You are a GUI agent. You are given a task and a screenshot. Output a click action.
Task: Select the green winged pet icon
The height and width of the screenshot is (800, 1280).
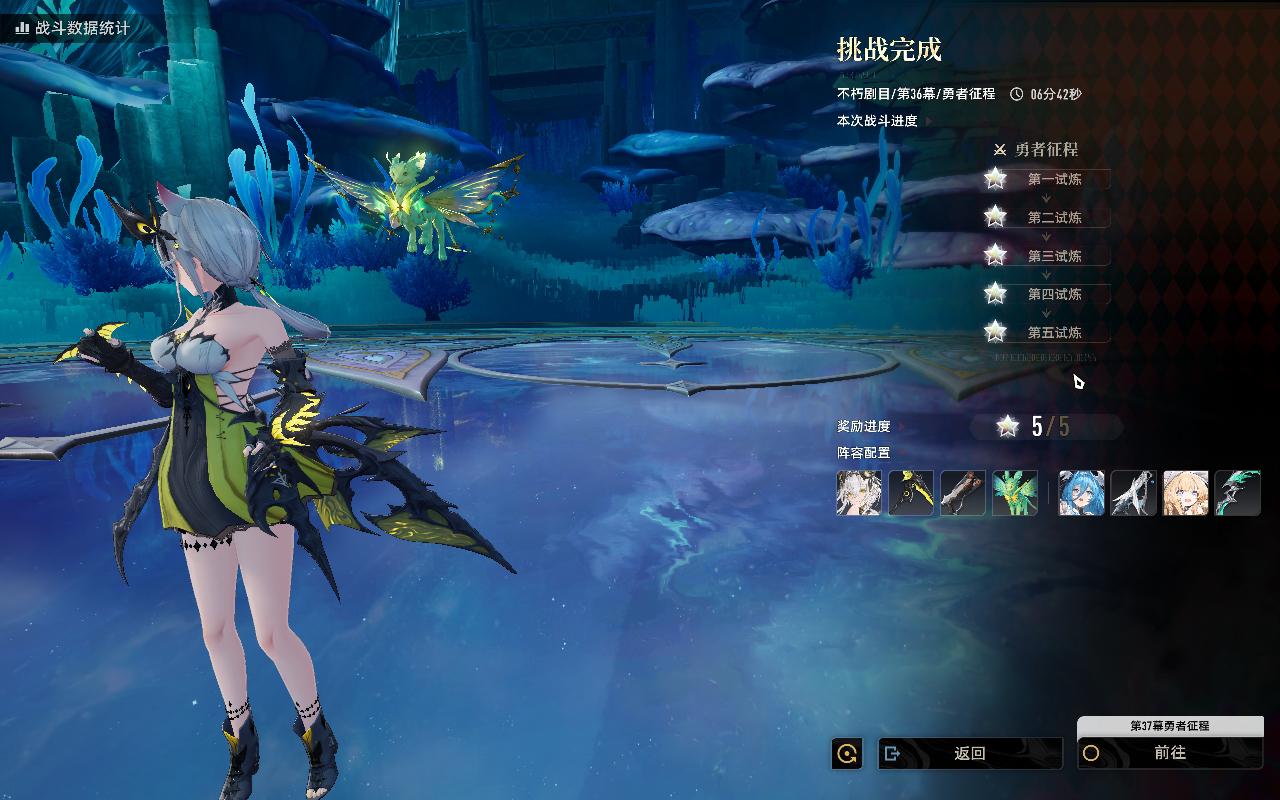(x=1015, y=493)
